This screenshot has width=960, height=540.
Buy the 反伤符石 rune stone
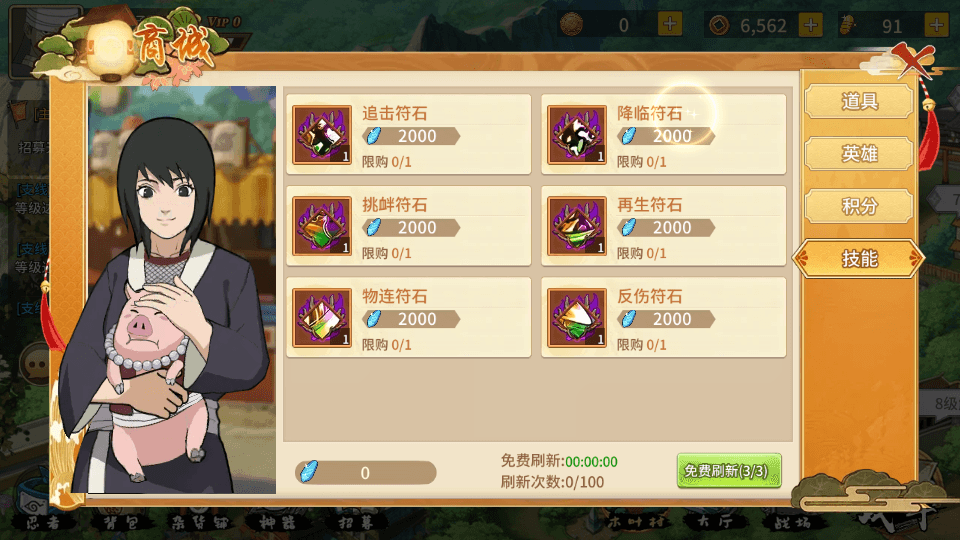663,318
